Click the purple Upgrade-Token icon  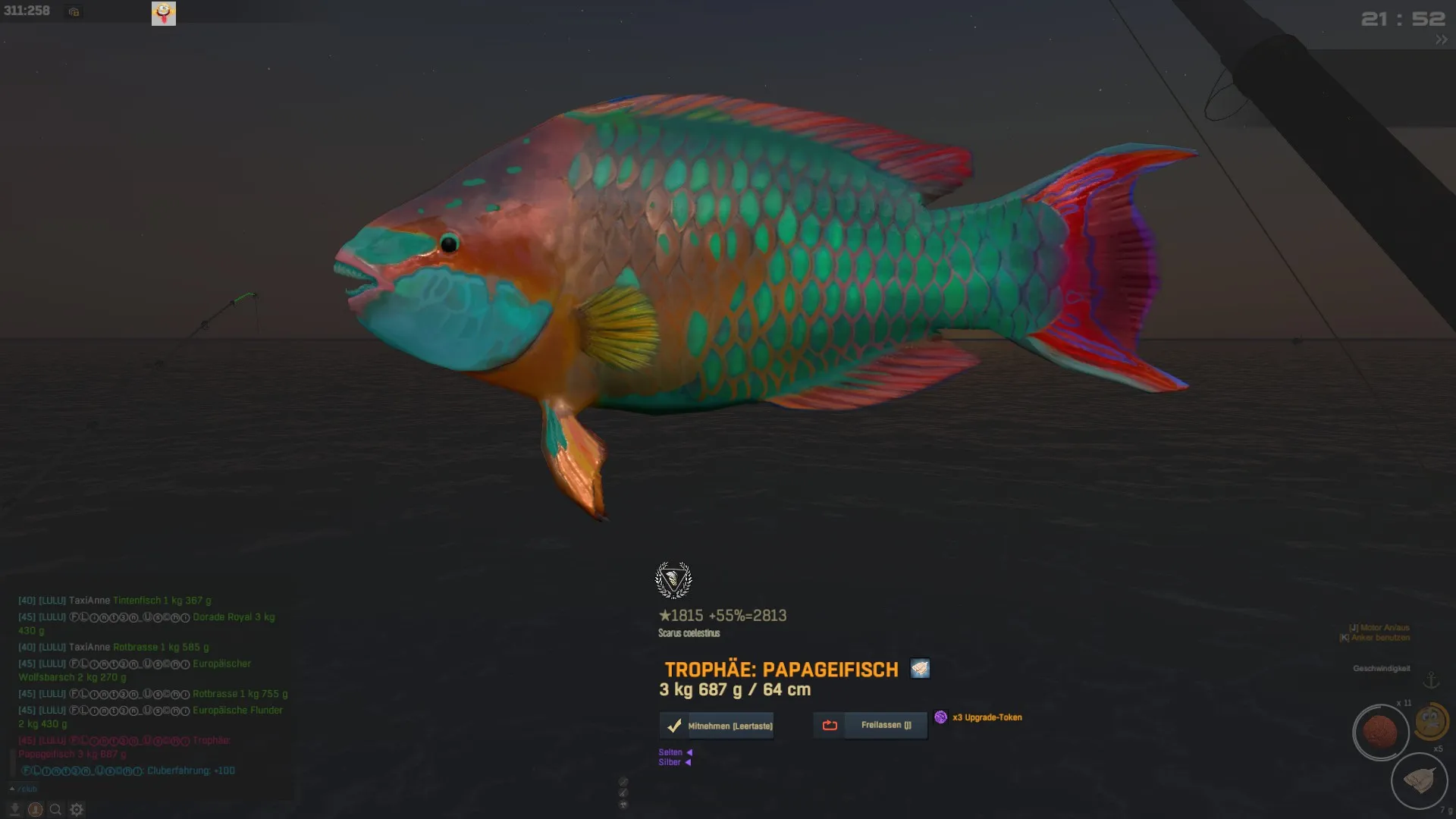[941, 717]
